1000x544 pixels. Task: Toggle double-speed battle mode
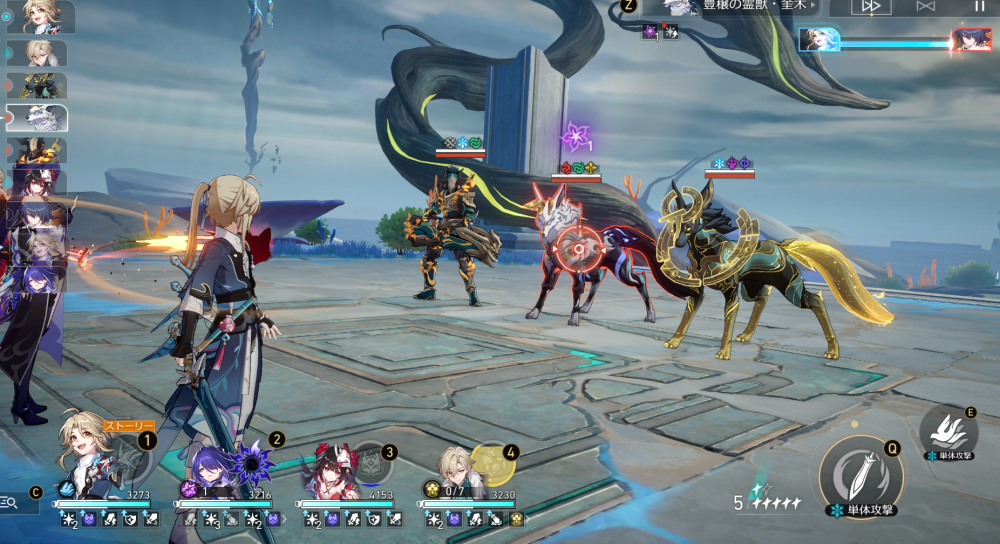(x=871, y=6)
